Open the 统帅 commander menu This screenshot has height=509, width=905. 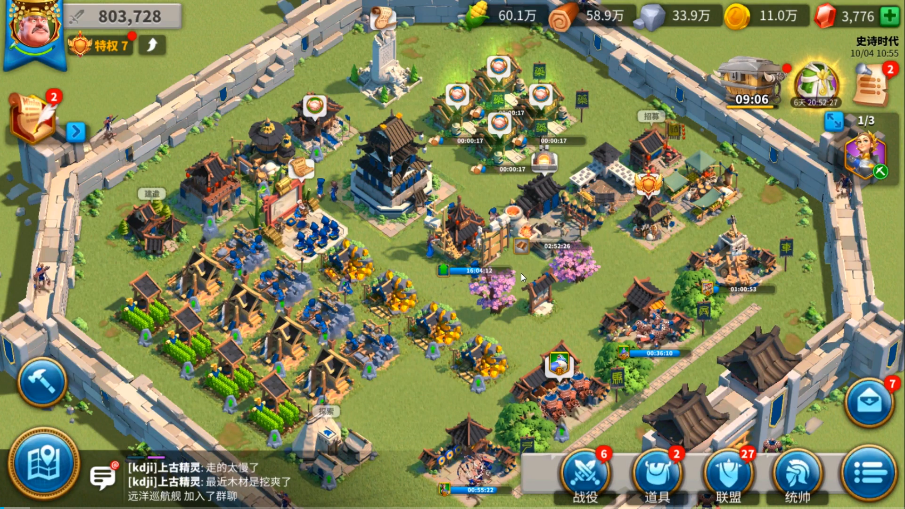pyautogui.click(x=797, y=473)
